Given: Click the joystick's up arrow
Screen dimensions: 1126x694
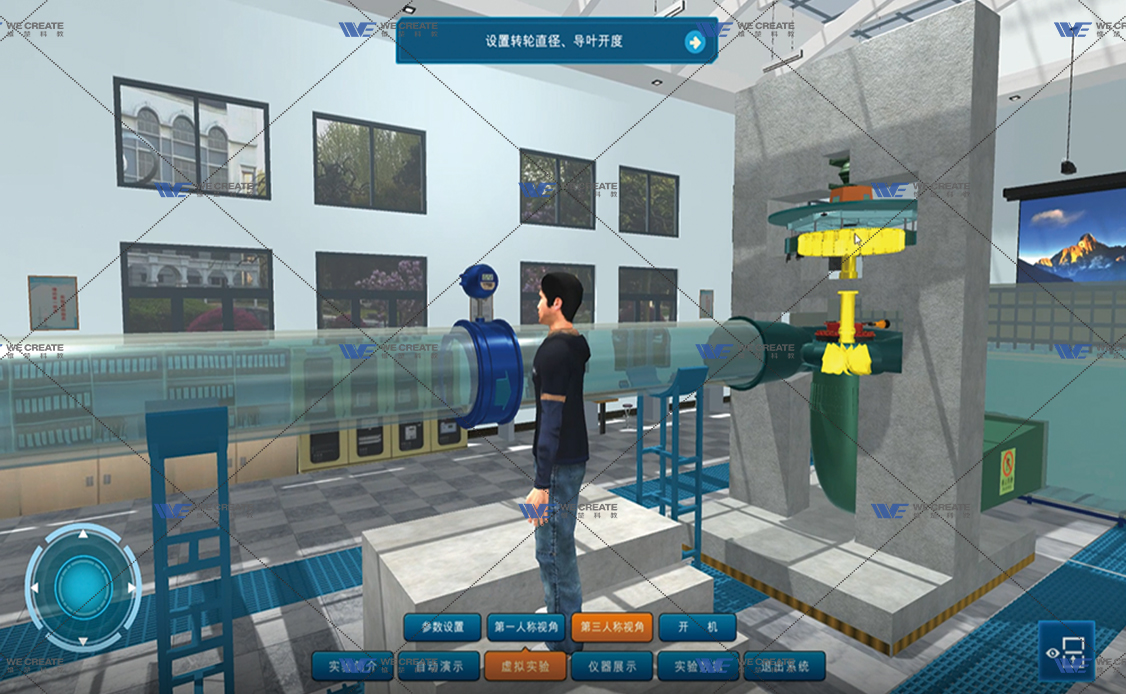Looking at the screenshot, I should point(83,536).
